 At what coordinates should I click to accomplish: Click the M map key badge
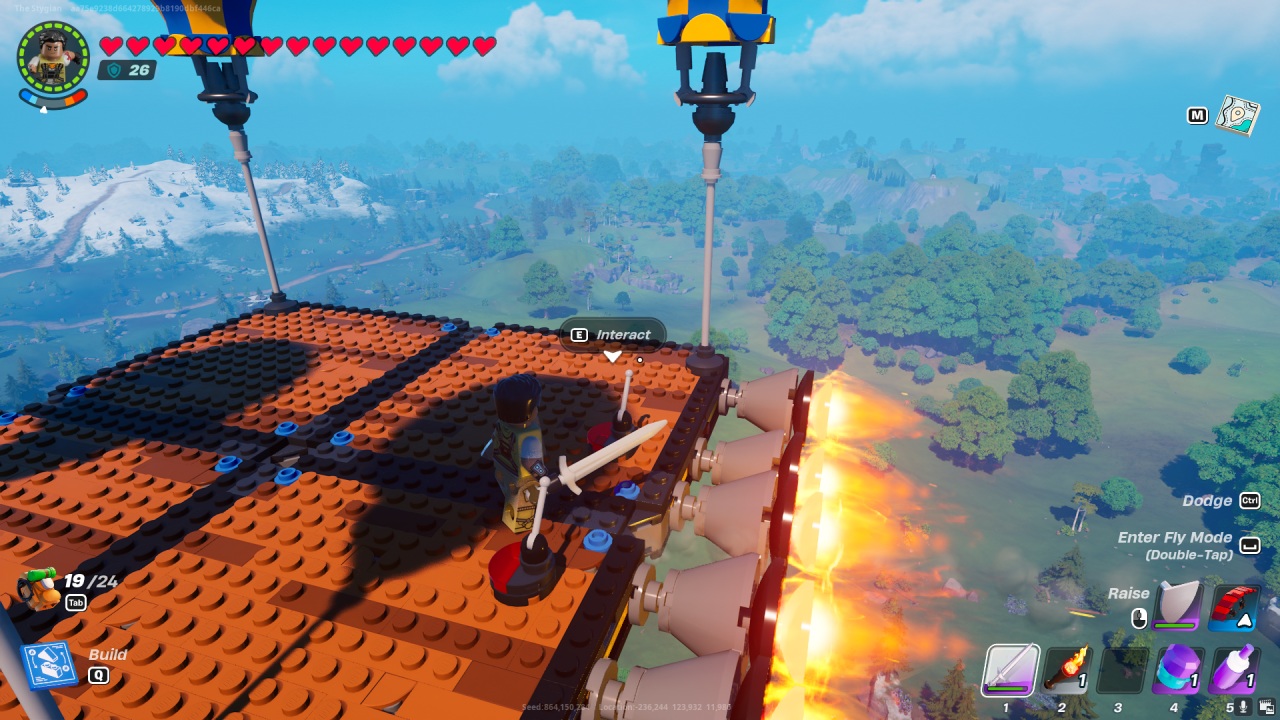(x=1197, y=115)
